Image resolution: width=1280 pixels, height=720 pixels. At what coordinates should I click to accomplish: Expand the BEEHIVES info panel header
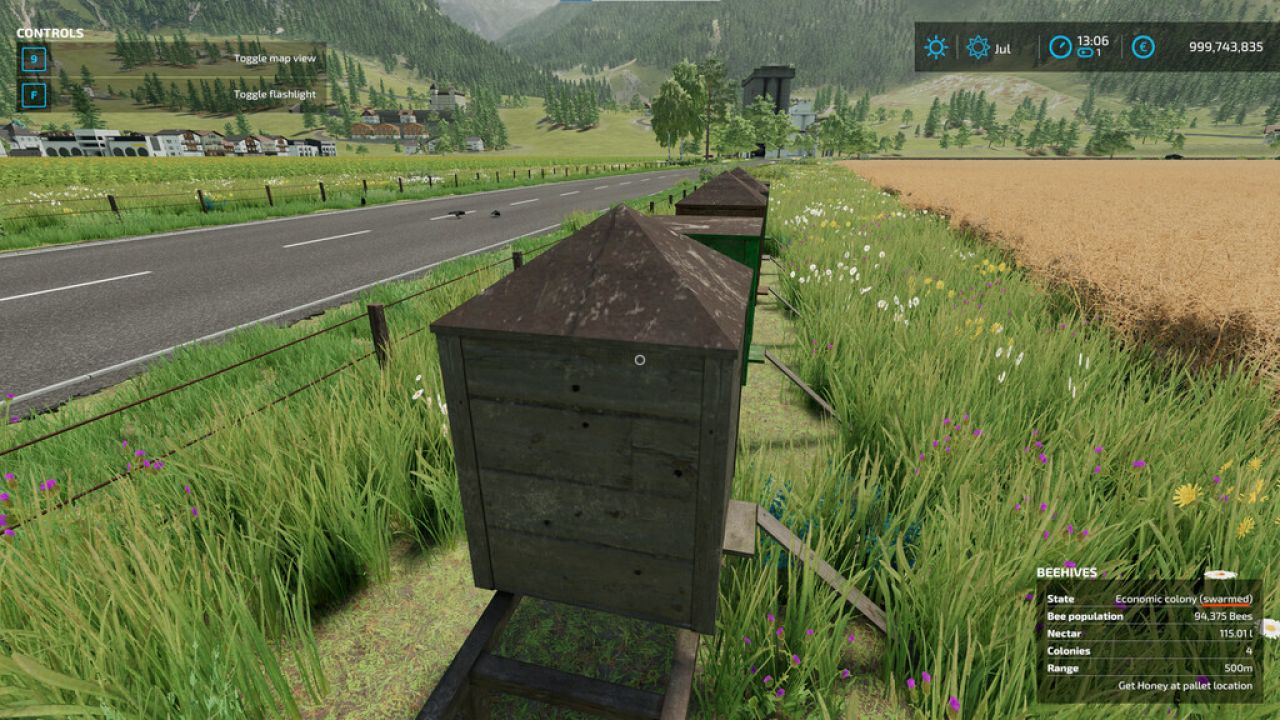point(1065,572)
